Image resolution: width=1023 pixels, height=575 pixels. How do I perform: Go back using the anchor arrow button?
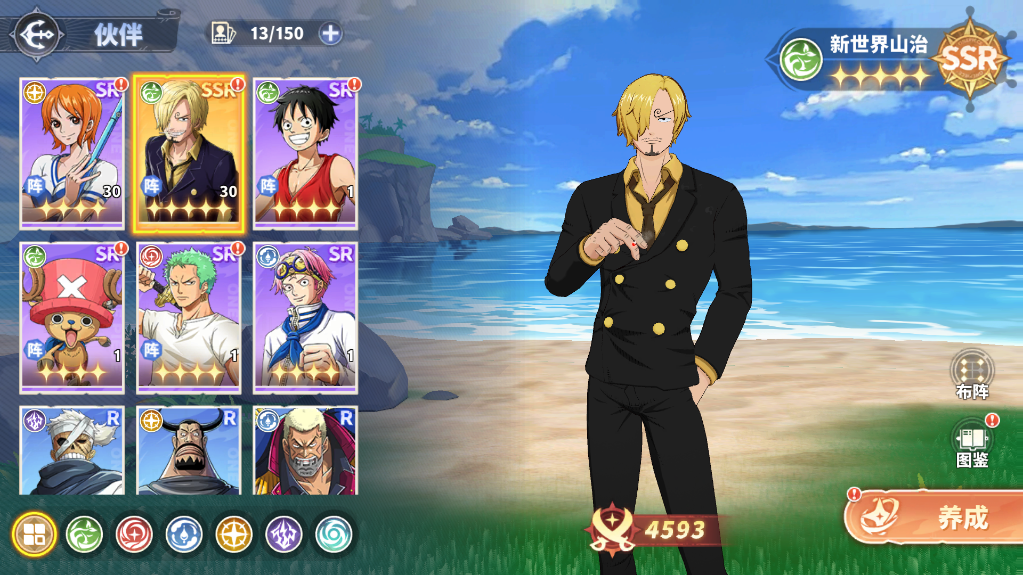pyautogui.click(x=38, y=33)
